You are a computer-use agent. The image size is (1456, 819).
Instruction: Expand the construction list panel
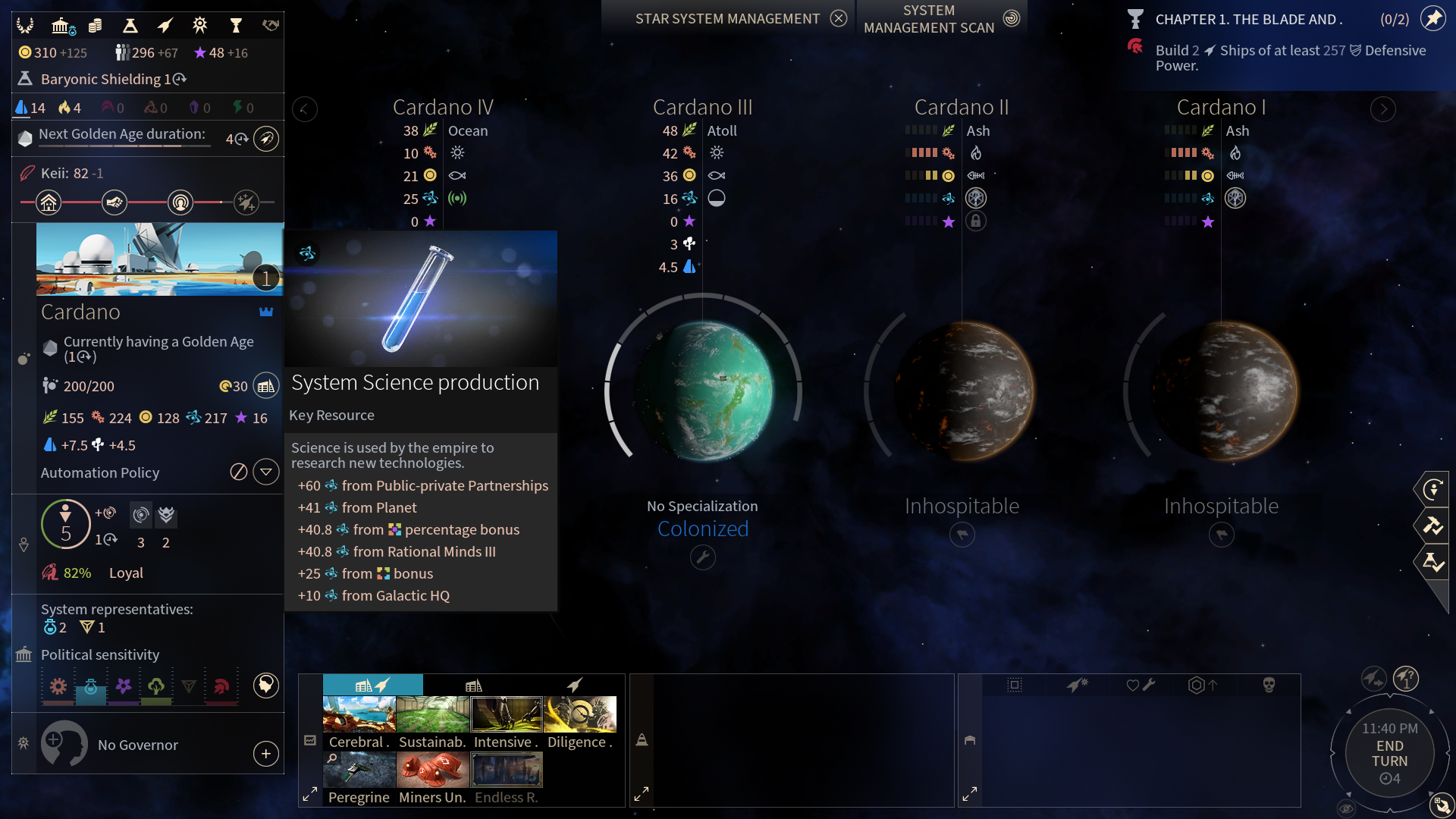coord(310,794)
